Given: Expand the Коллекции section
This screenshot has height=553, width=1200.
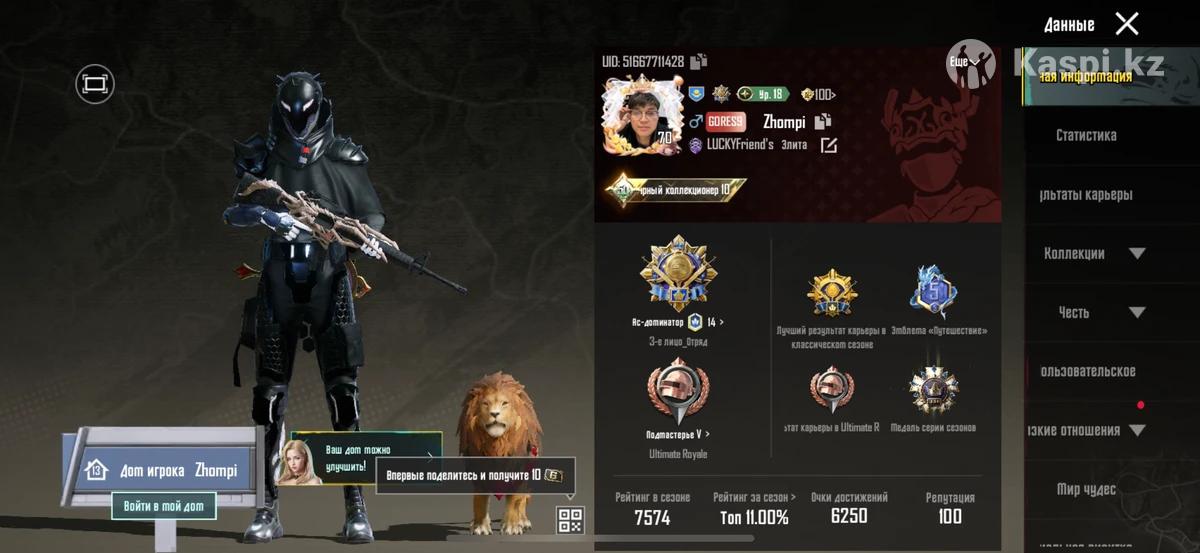Looking at the screenshot, I should click(1137, 253).
